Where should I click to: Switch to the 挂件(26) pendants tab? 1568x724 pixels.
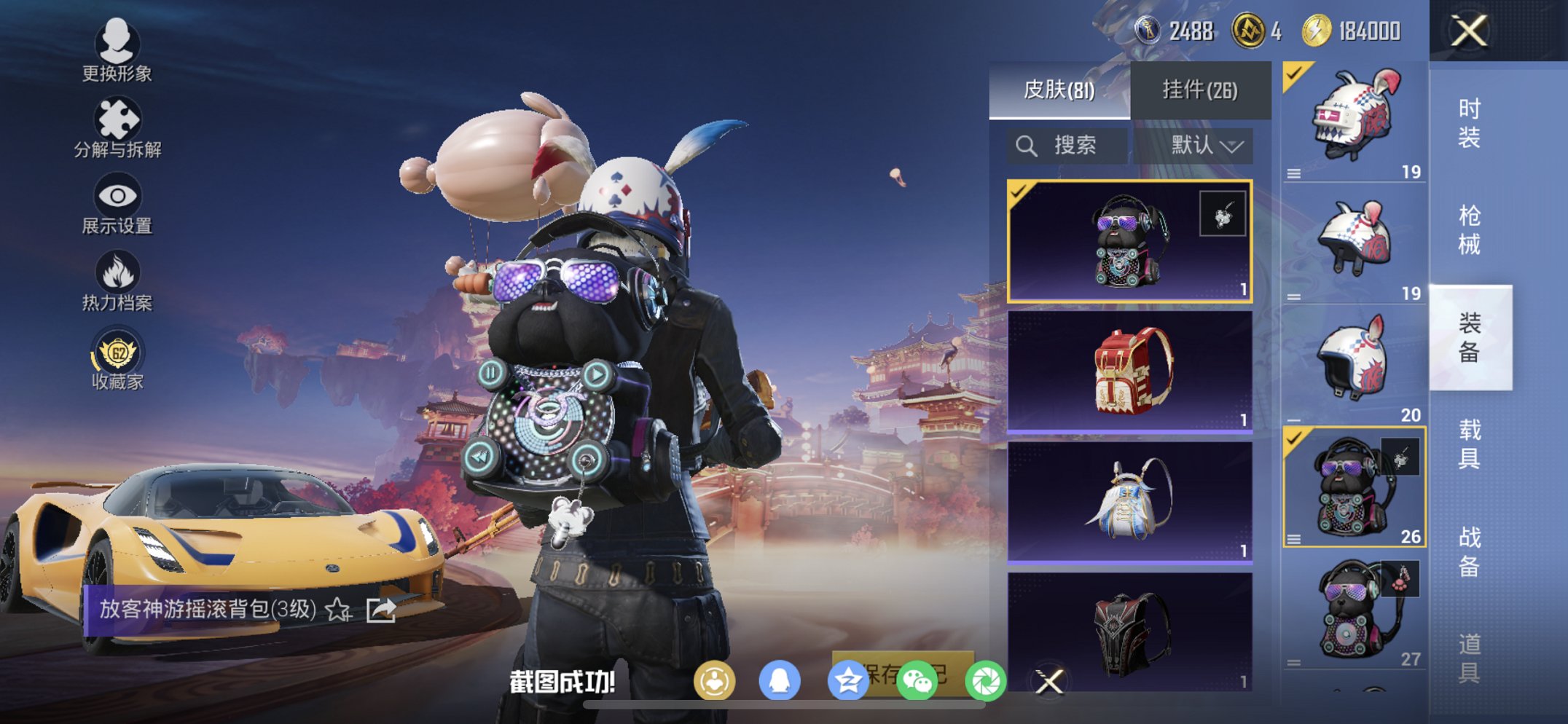[x=1202, y=89]
